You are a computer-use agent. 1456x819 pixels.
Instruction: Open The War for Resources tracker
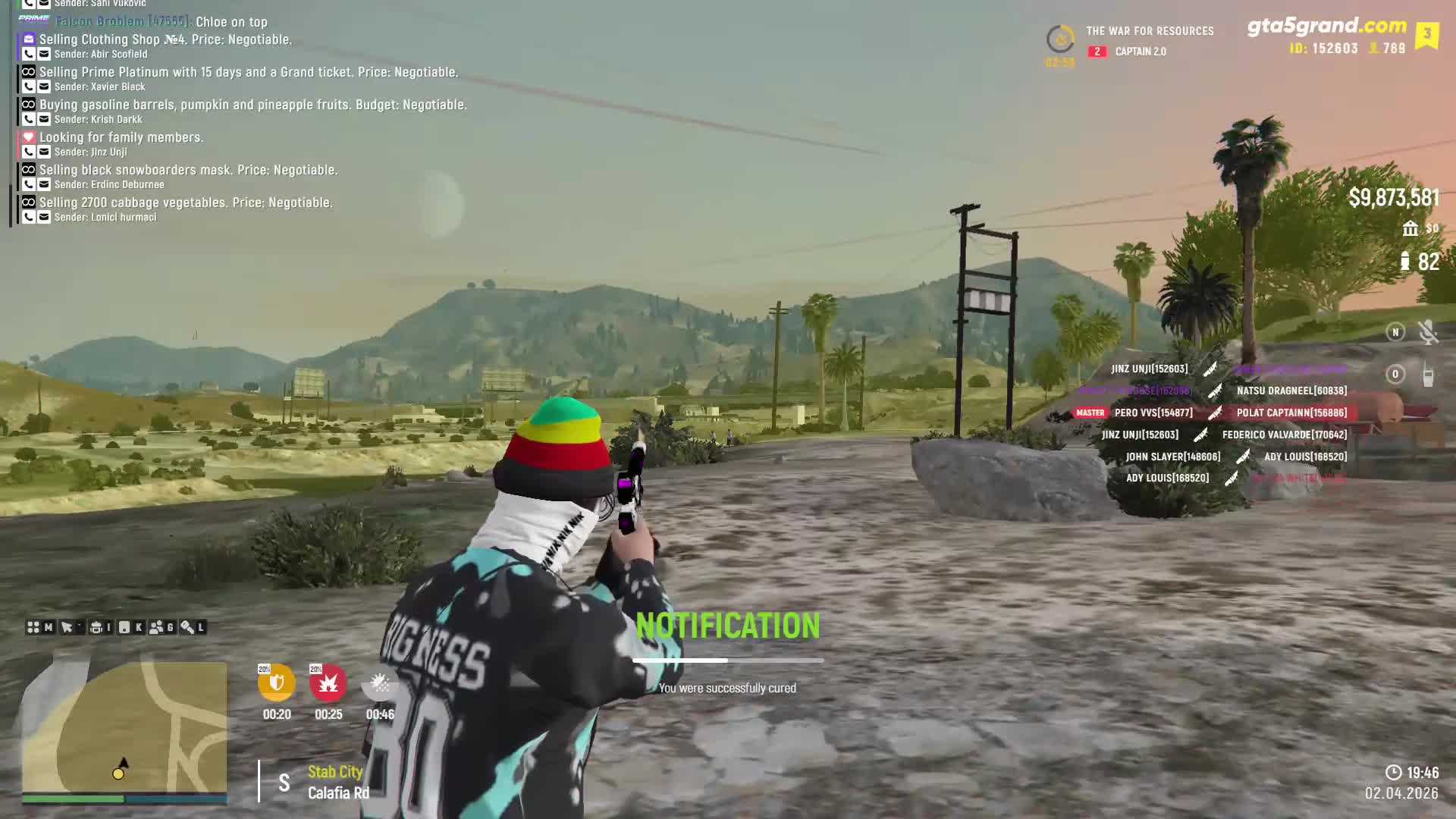coord(1149,31)
